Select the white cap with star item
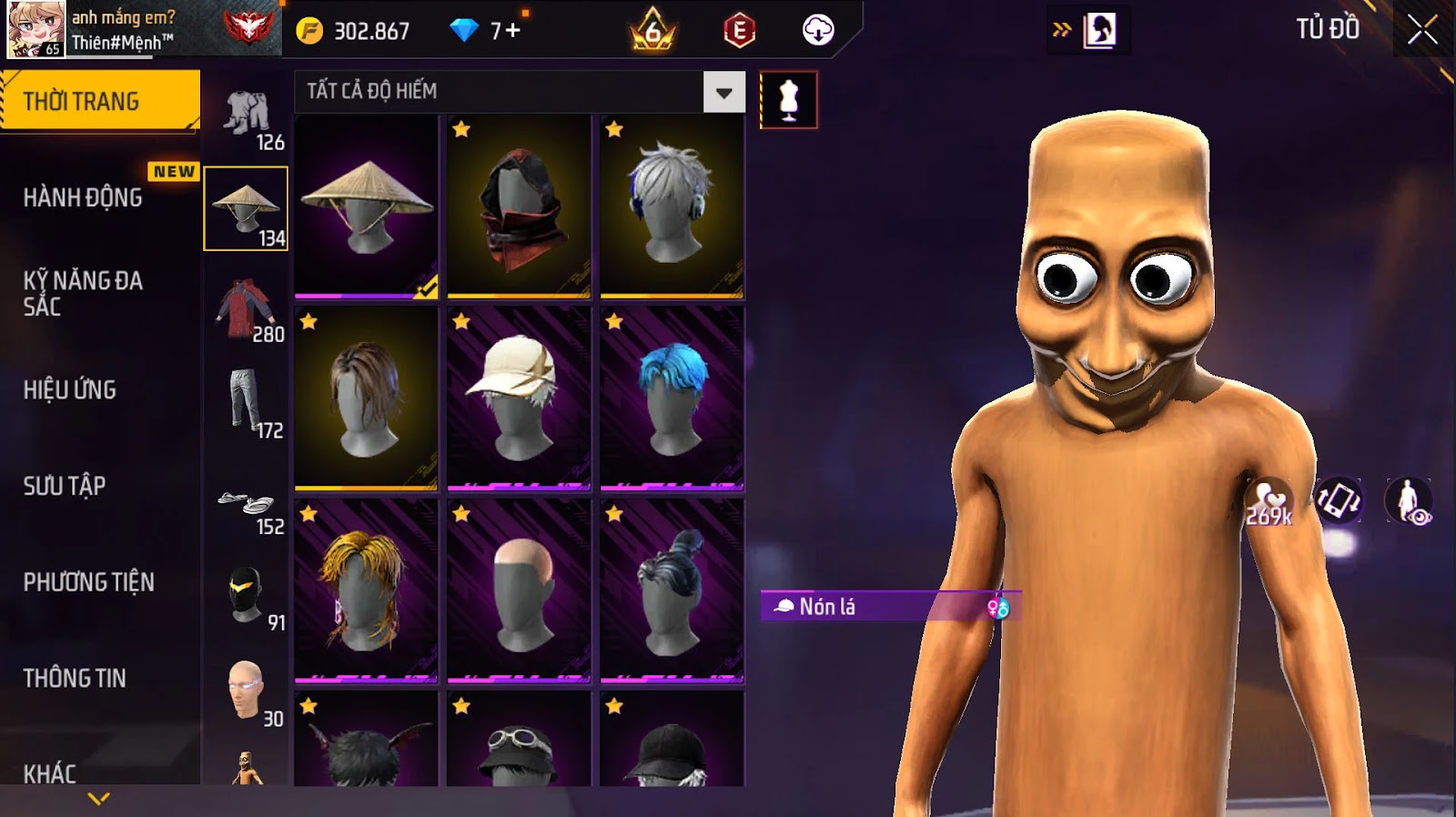Viewport: 1456px width, 817px height. click(x=519, y=398)
